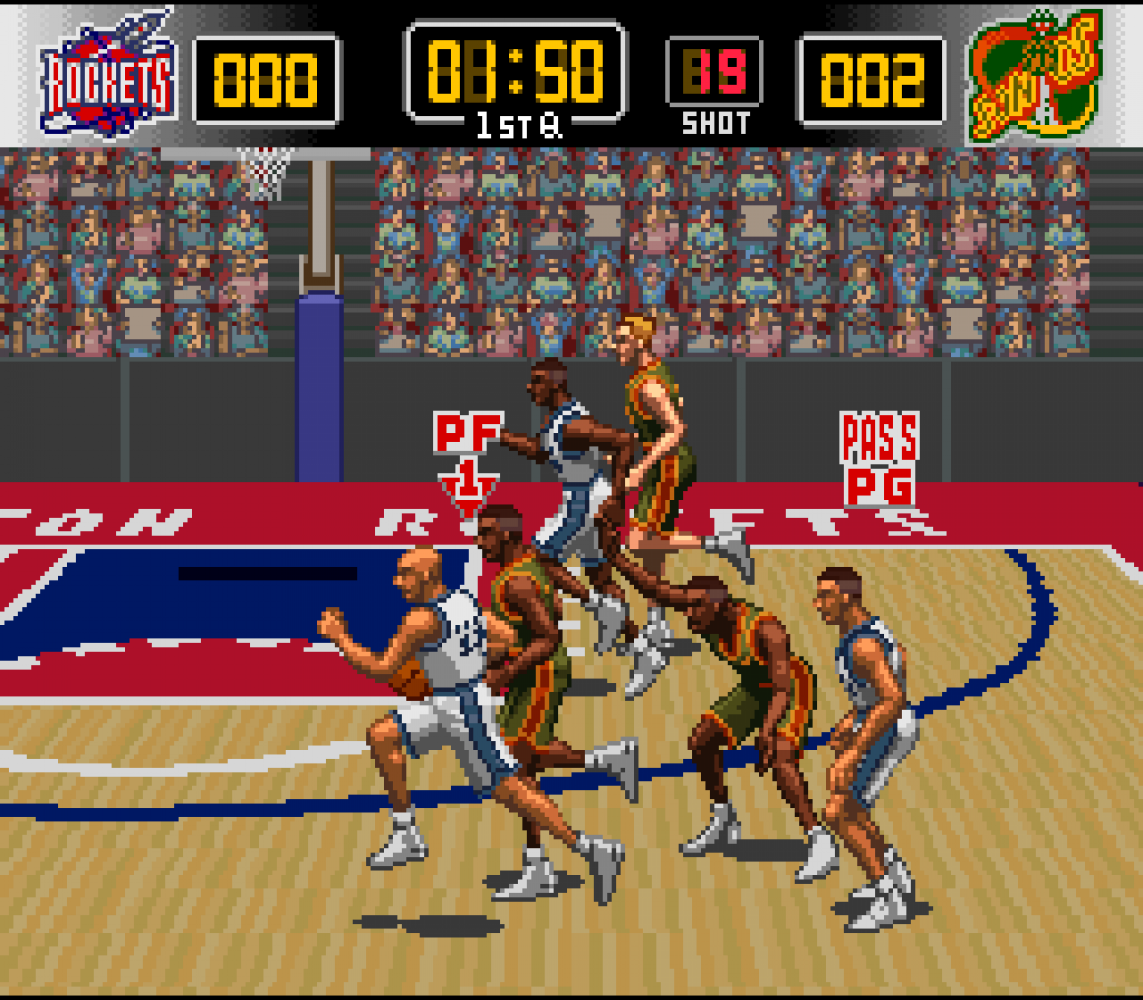Select the PASS PG player marker
The height and width of the screenshot is (1000, 1143).
click(x=879, y=461)
